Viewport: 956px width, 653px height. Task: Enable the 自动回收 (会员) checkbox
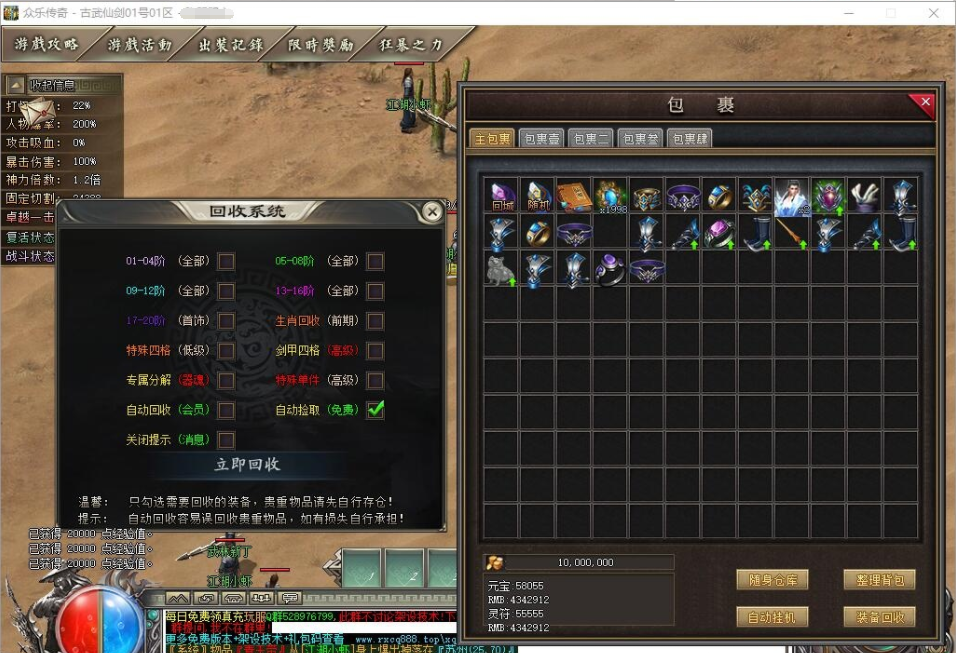[227, 410]
